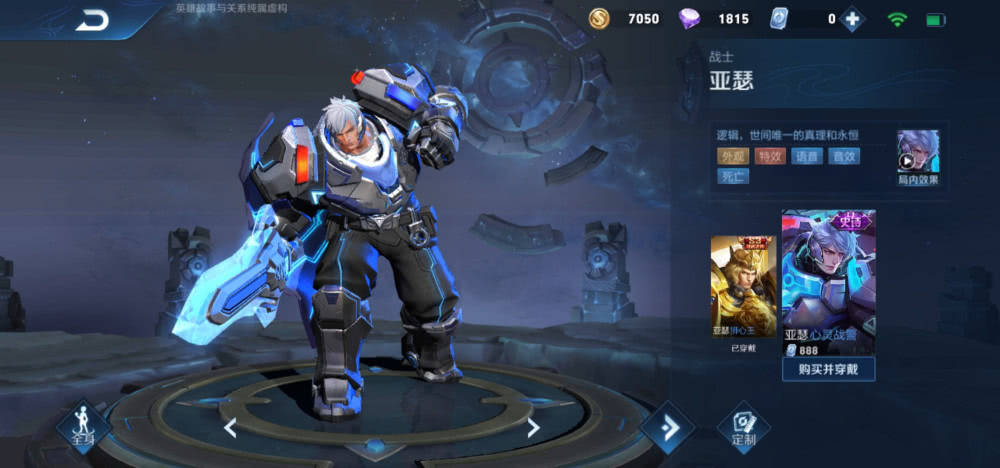The height and width of the screenshot is (468, 1000).
Task: Add more skin tickets with the plus button
Action: click(x=852, y=19)
